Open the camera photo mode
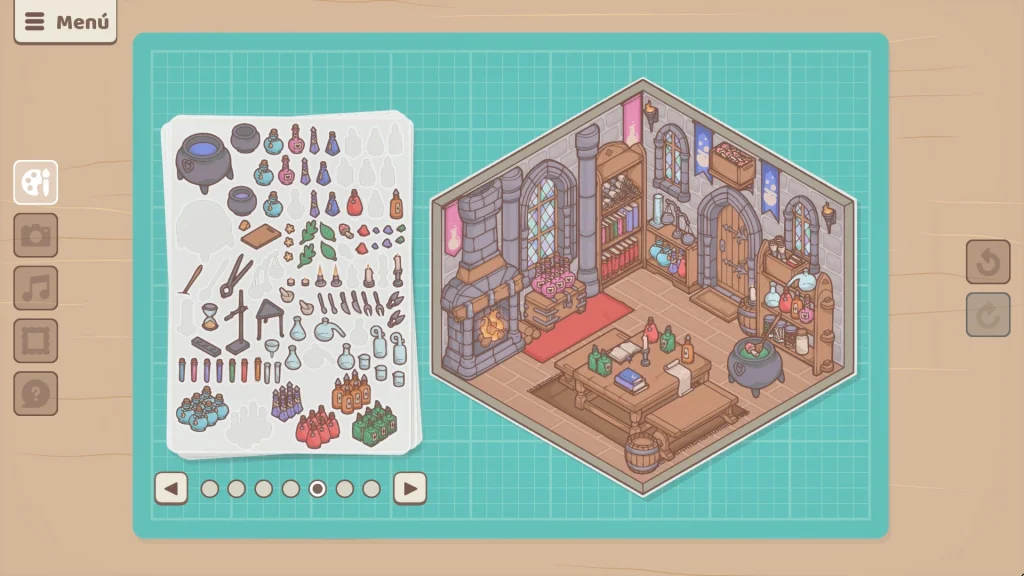Image resolution: width=1024 pixels, height=576 pixels. [36, 236]
